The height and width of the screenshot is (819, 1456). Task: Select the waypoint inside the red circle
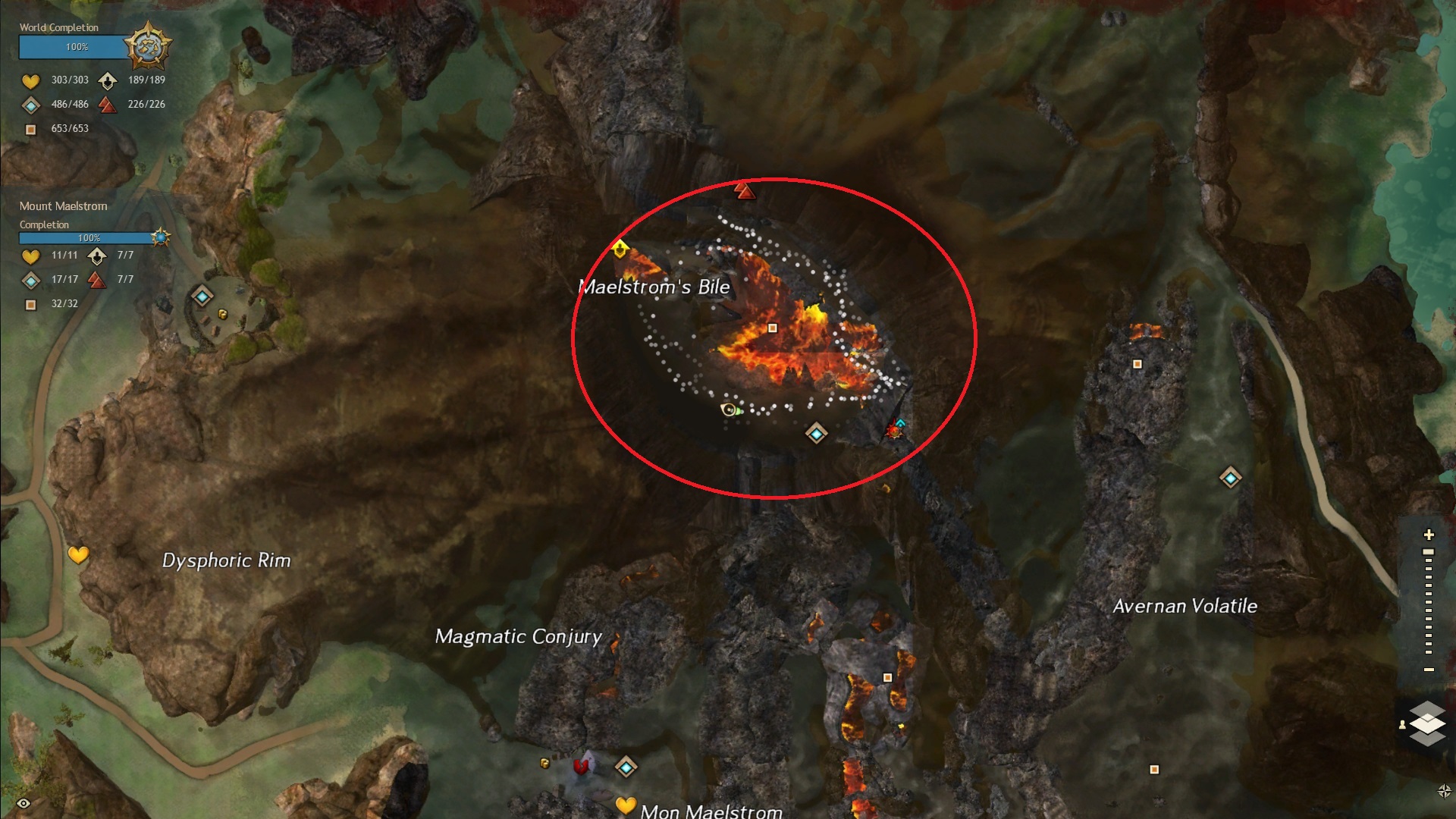pos(816,434)
